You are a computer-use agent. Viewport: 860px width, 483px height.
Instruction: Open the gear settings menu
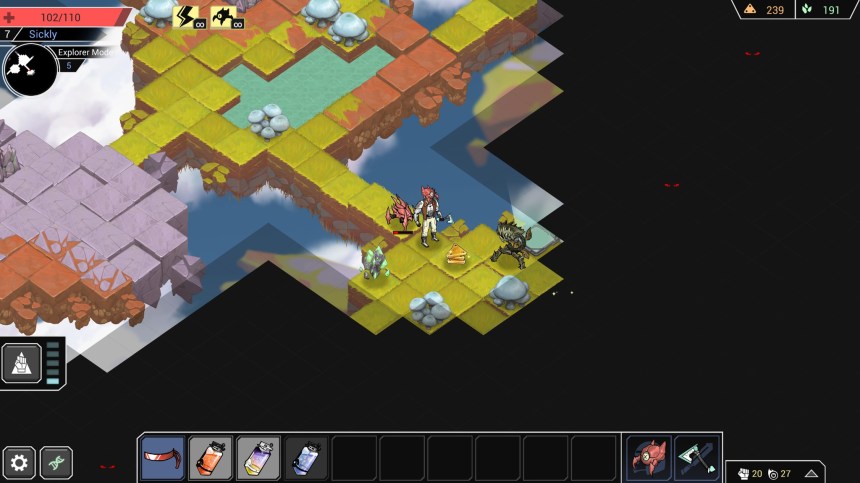tap(19, 463)
